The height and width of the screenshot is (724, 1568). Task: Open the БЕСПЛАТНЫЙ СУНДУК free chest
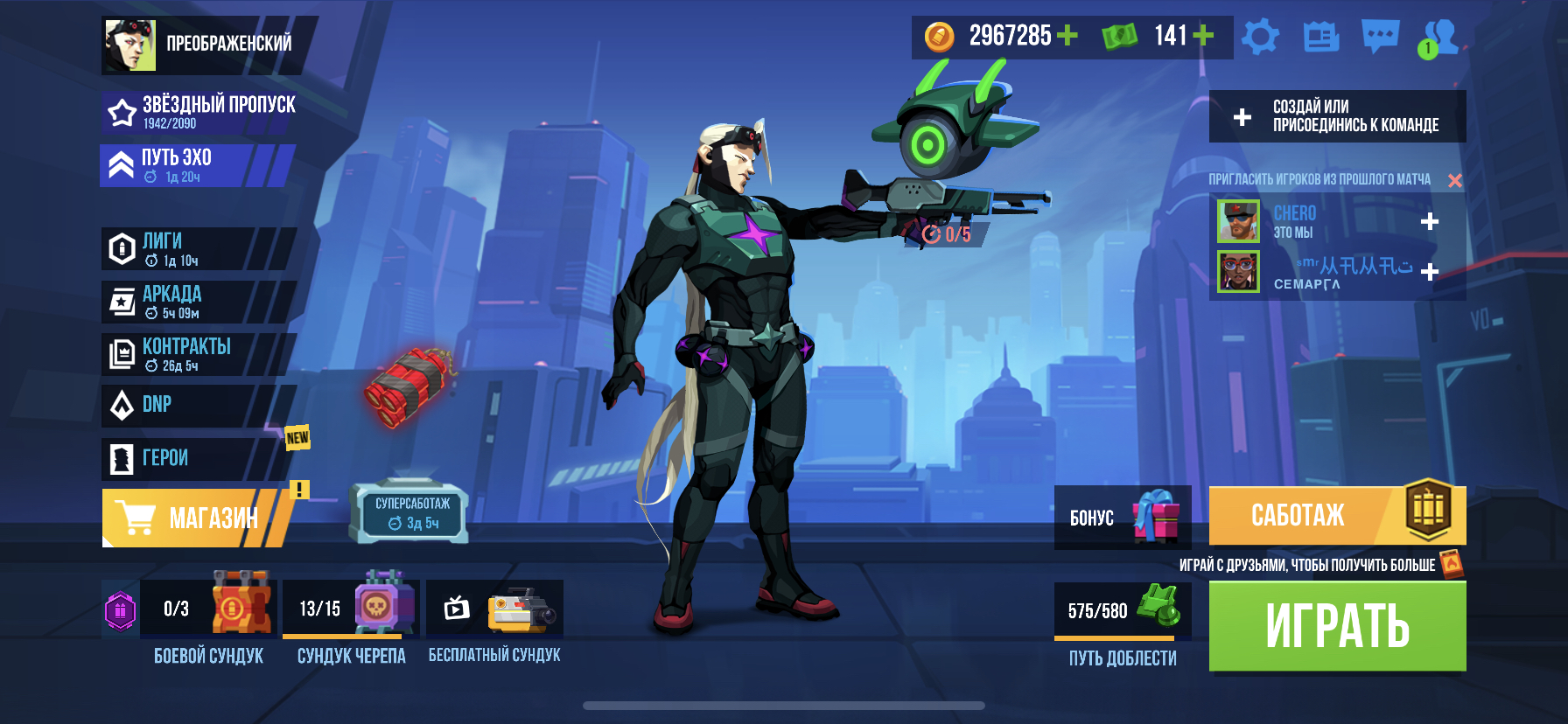pos(495,609)
